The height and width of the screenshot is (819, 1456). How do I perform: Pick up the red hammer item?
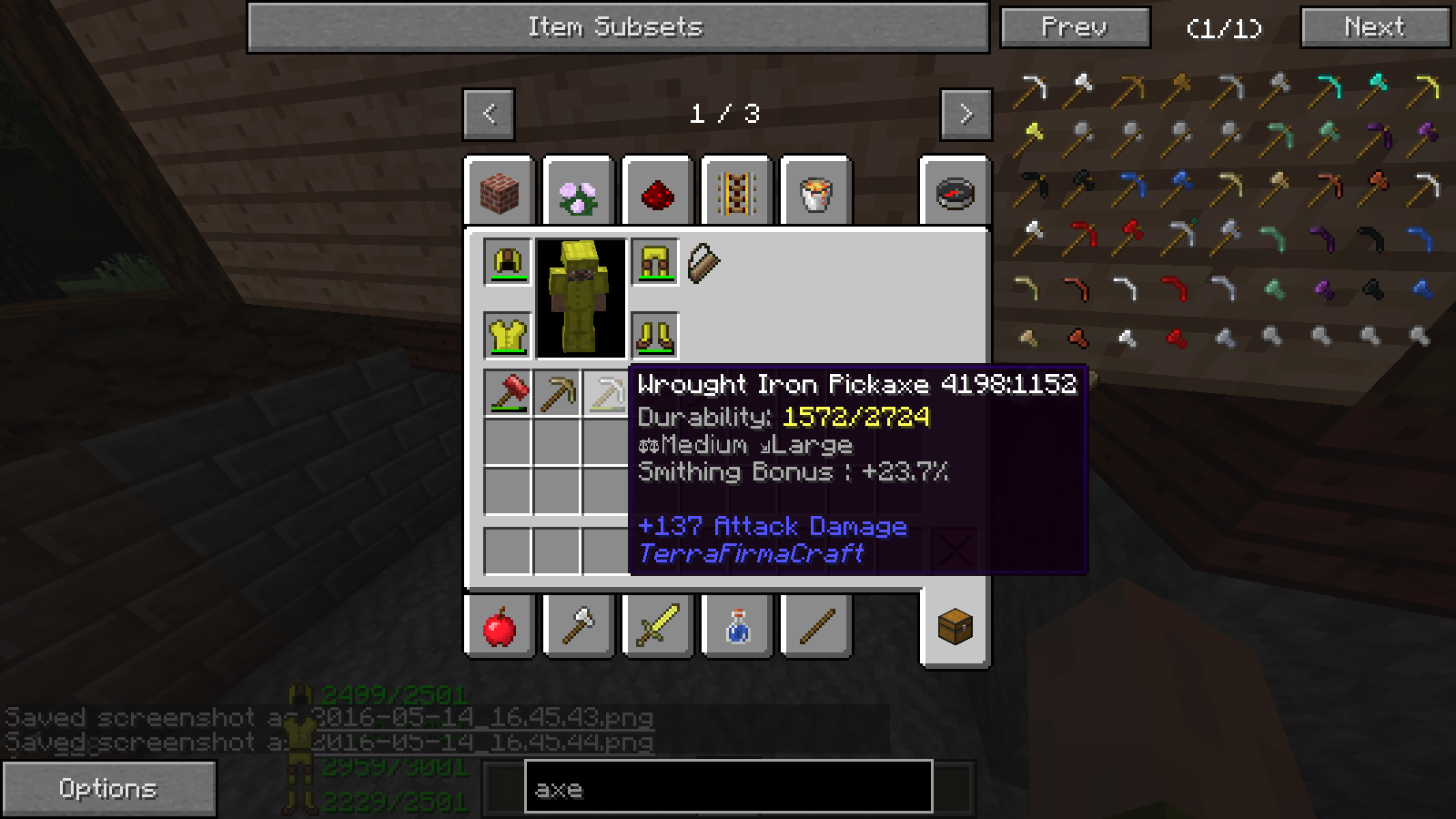[508, 394]
